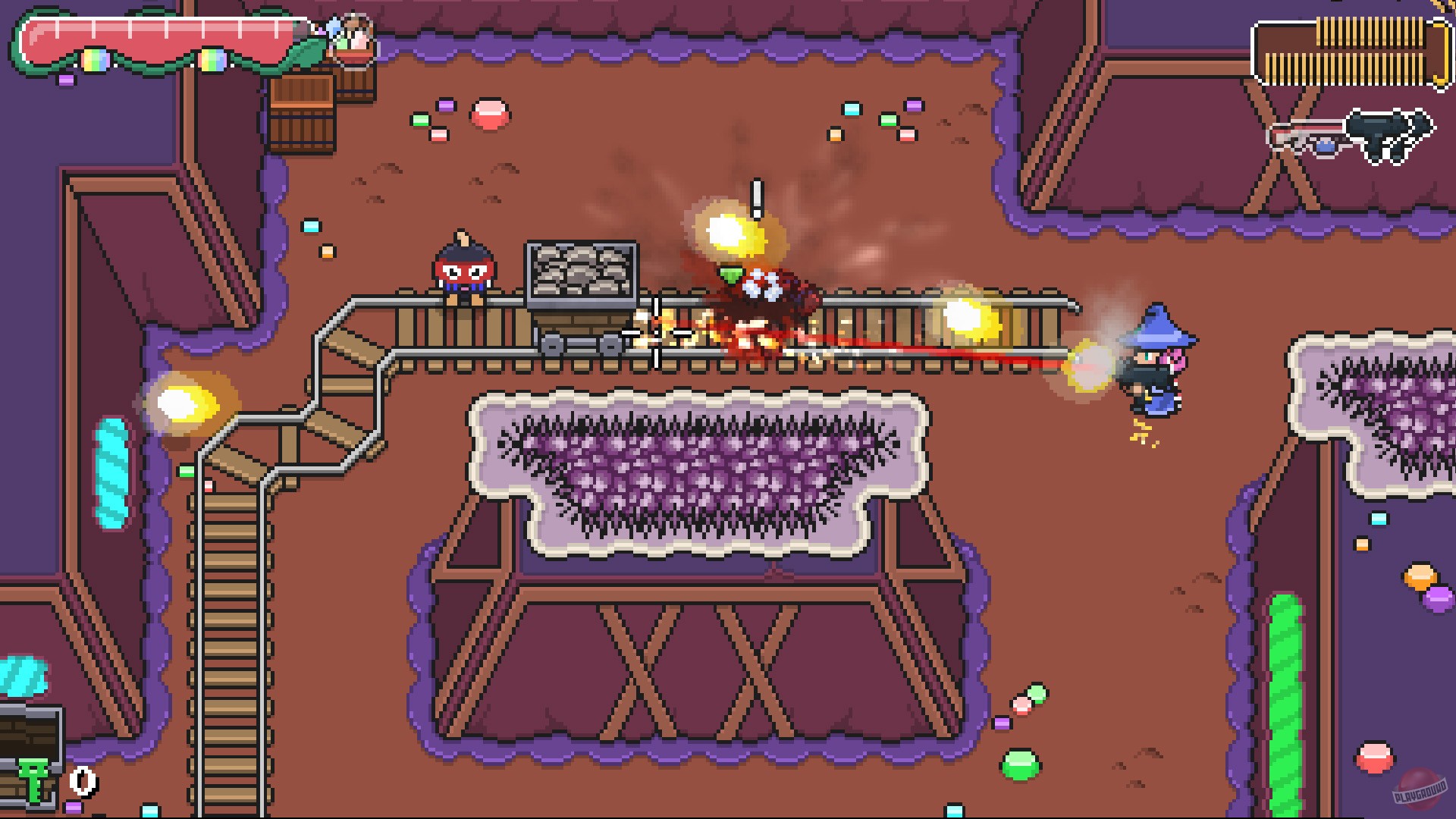Click the key counter showing zero
Image resolution: width=1456 pixels, height=819 pixels.
coord(83,780)
